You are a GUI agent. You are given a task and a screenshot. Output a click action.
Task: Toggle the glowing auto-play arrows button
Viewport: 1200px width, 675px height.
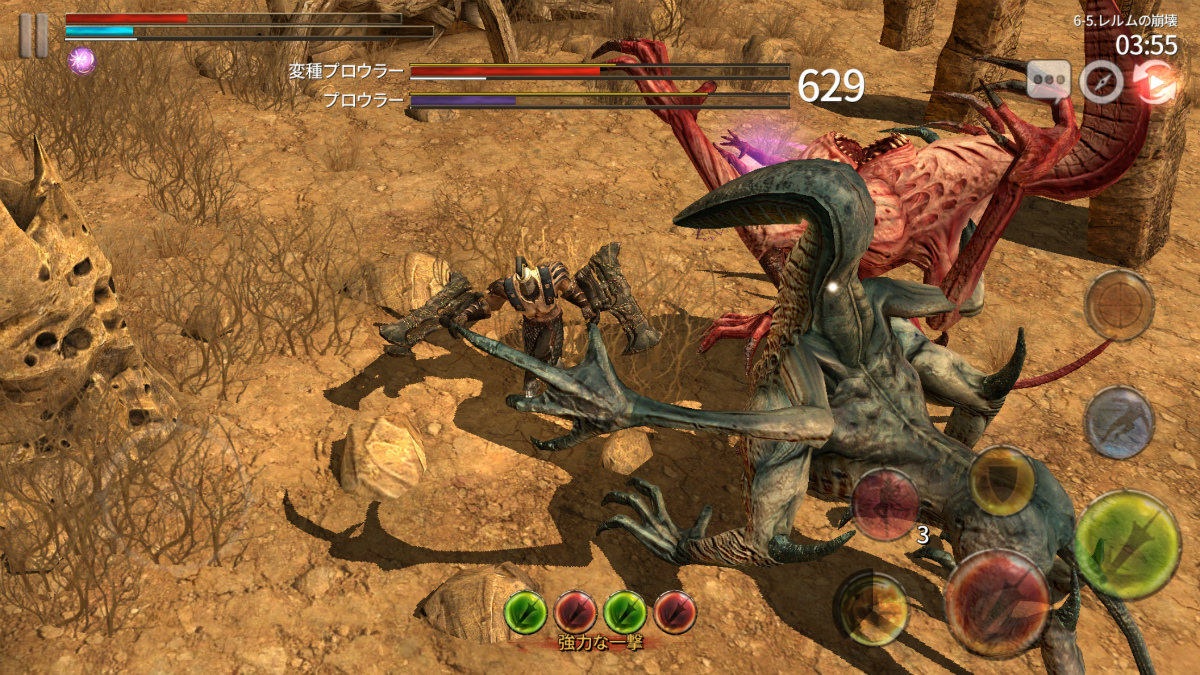pyautogui.click(x=1155, y=82)
